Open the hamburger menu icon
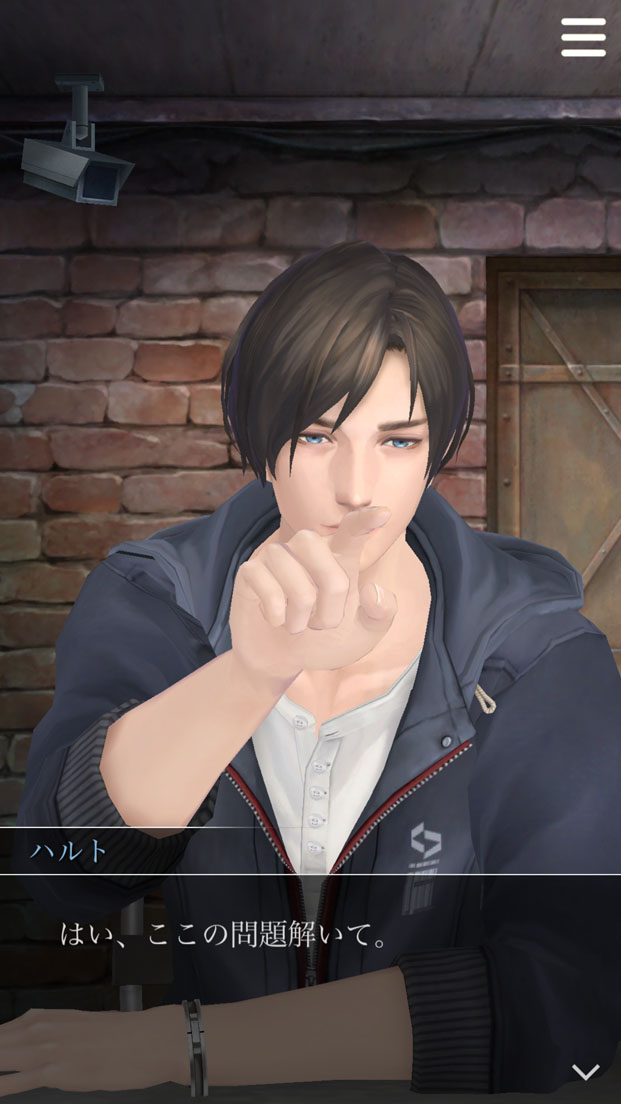Viewport: 621px width, 1104px height. click(583, 37)
